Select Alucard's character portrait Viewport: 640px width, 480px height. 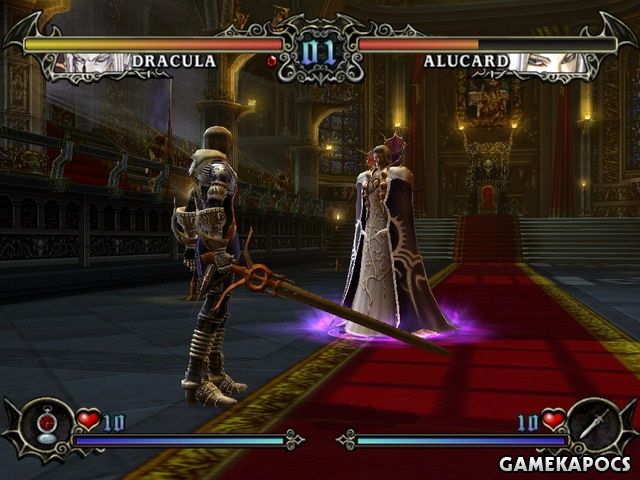[x=549, y=62]
